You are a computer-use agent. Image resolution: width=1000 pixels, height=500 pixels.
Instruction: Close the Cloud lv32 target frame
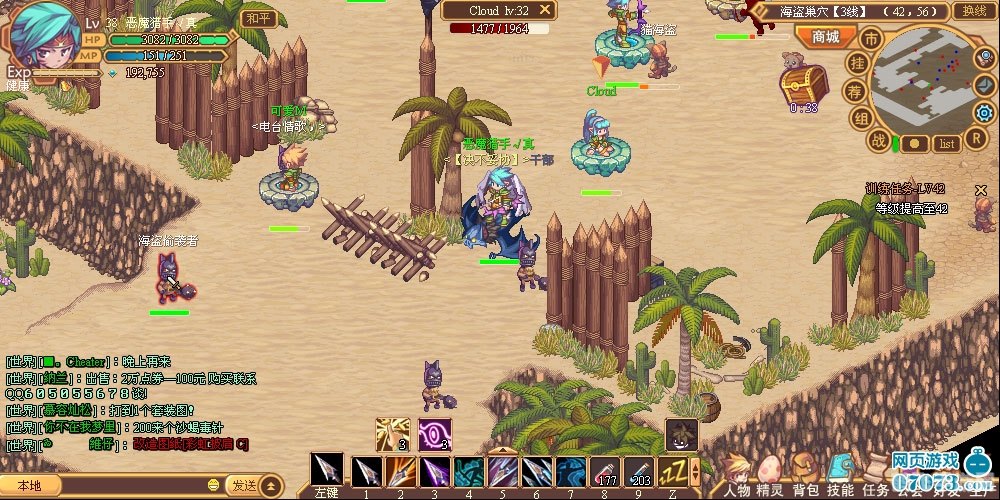pos(546,10)
